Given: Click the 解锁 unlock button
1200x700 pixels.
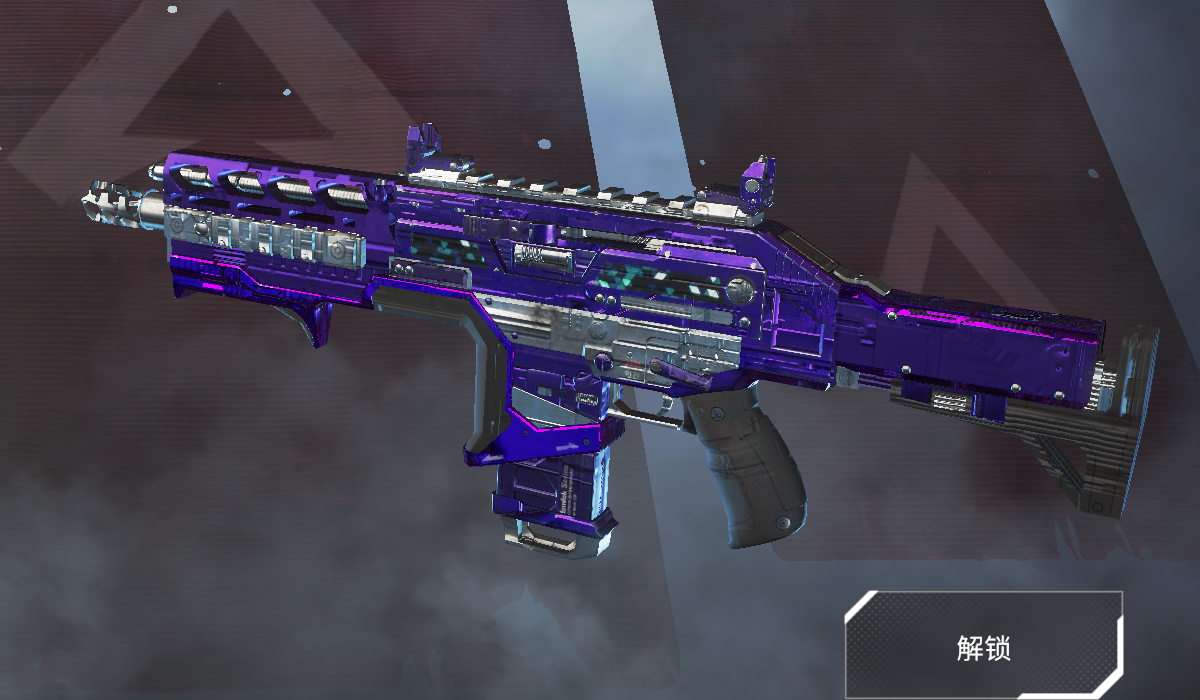Looking at the screenshot, I should point(983,646).
